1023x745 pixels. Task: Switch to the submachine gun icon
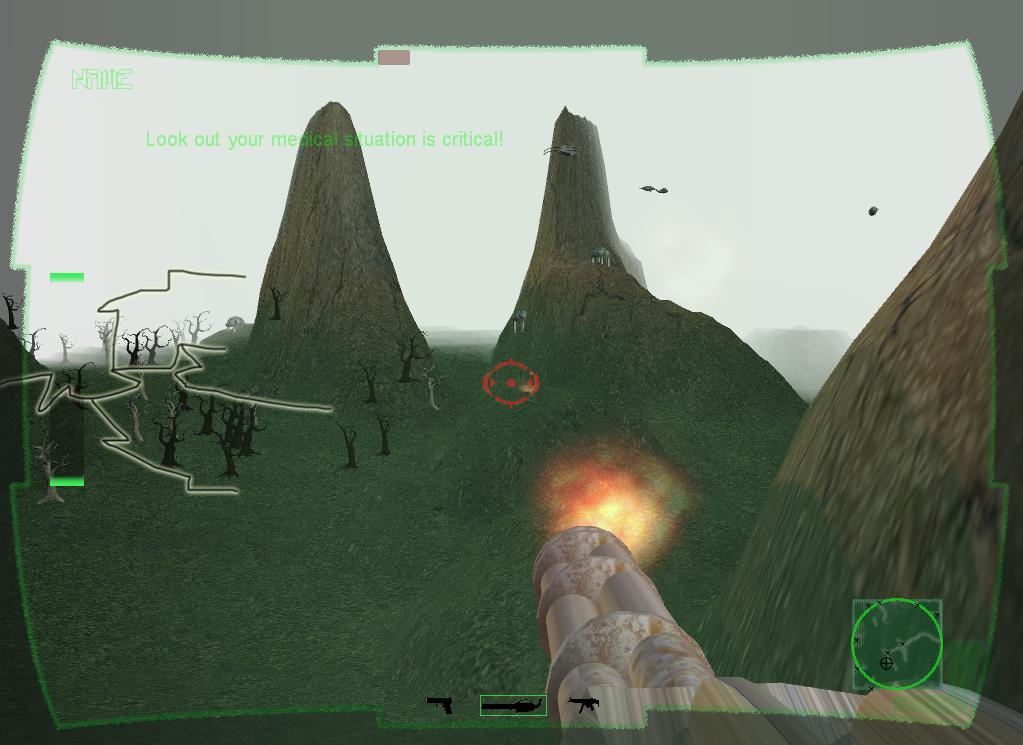[583, 704]
